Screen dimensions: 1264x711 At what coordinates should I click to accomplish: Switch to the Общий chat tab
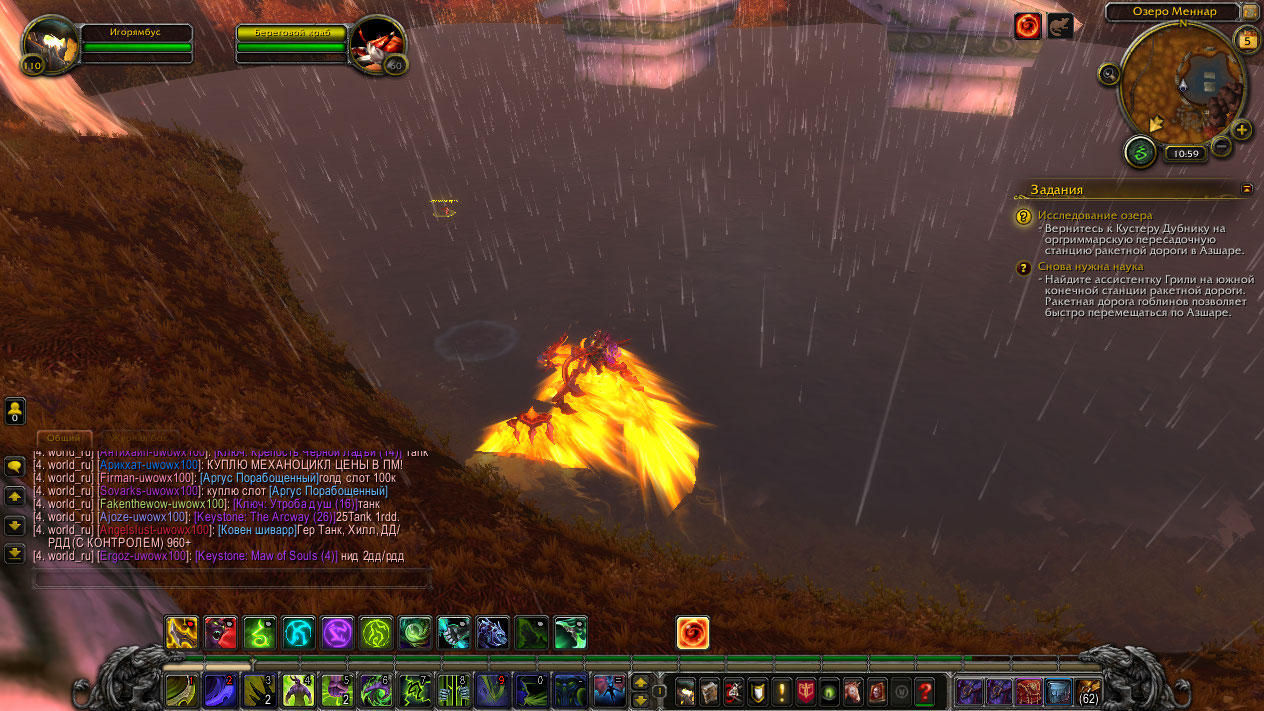[64, 438]
